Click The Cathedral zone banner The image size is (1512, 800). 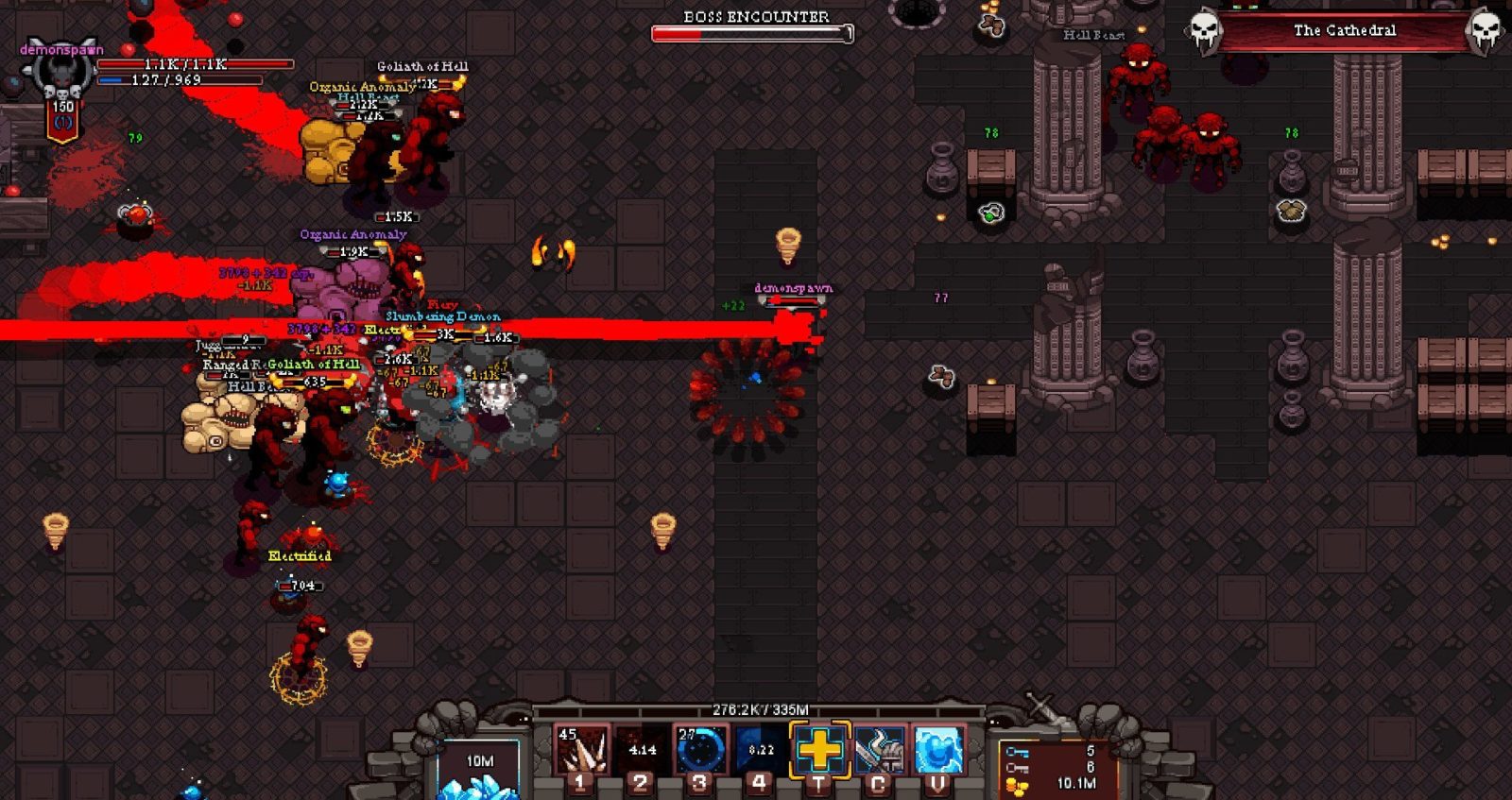[1344, 31]
